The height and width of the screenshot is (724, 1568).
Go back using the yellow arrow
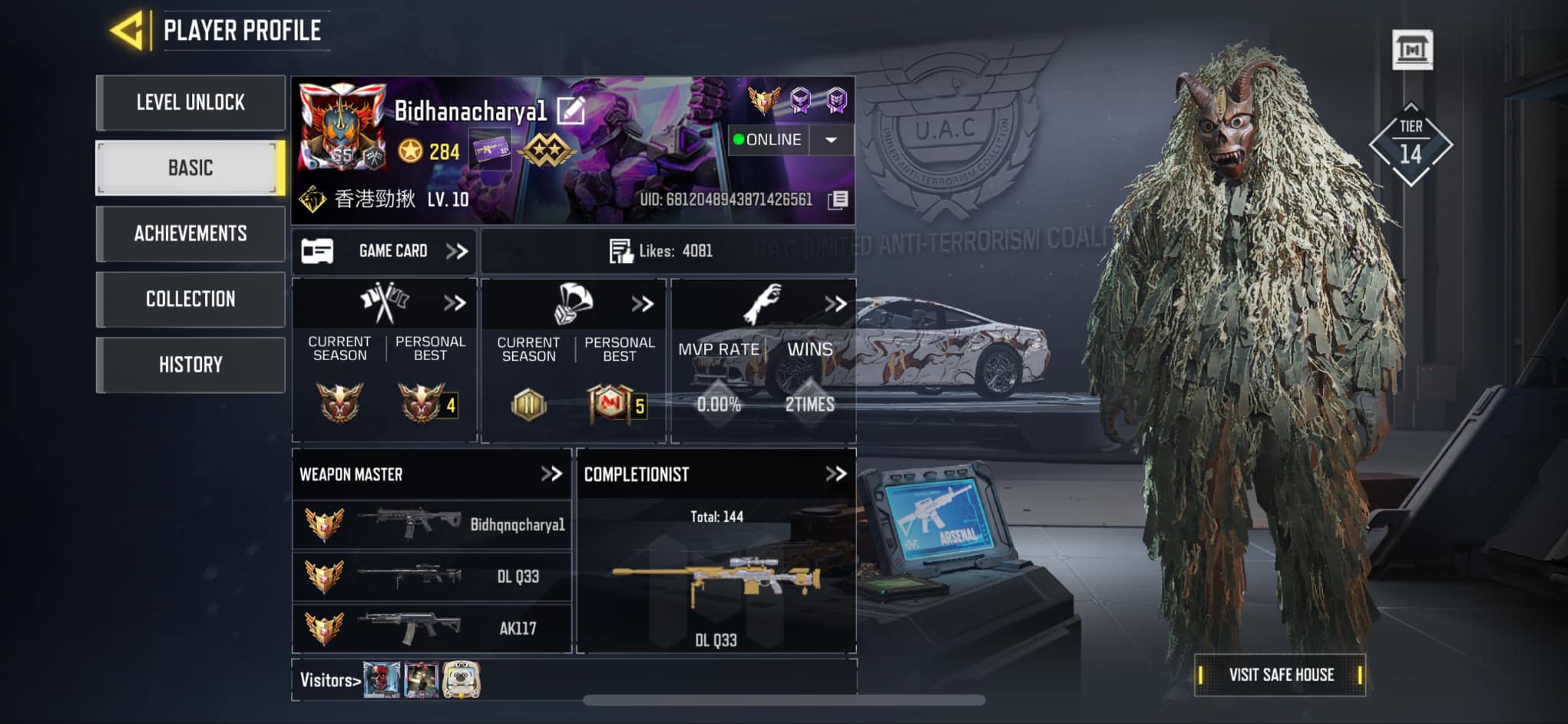coord(128,31)
